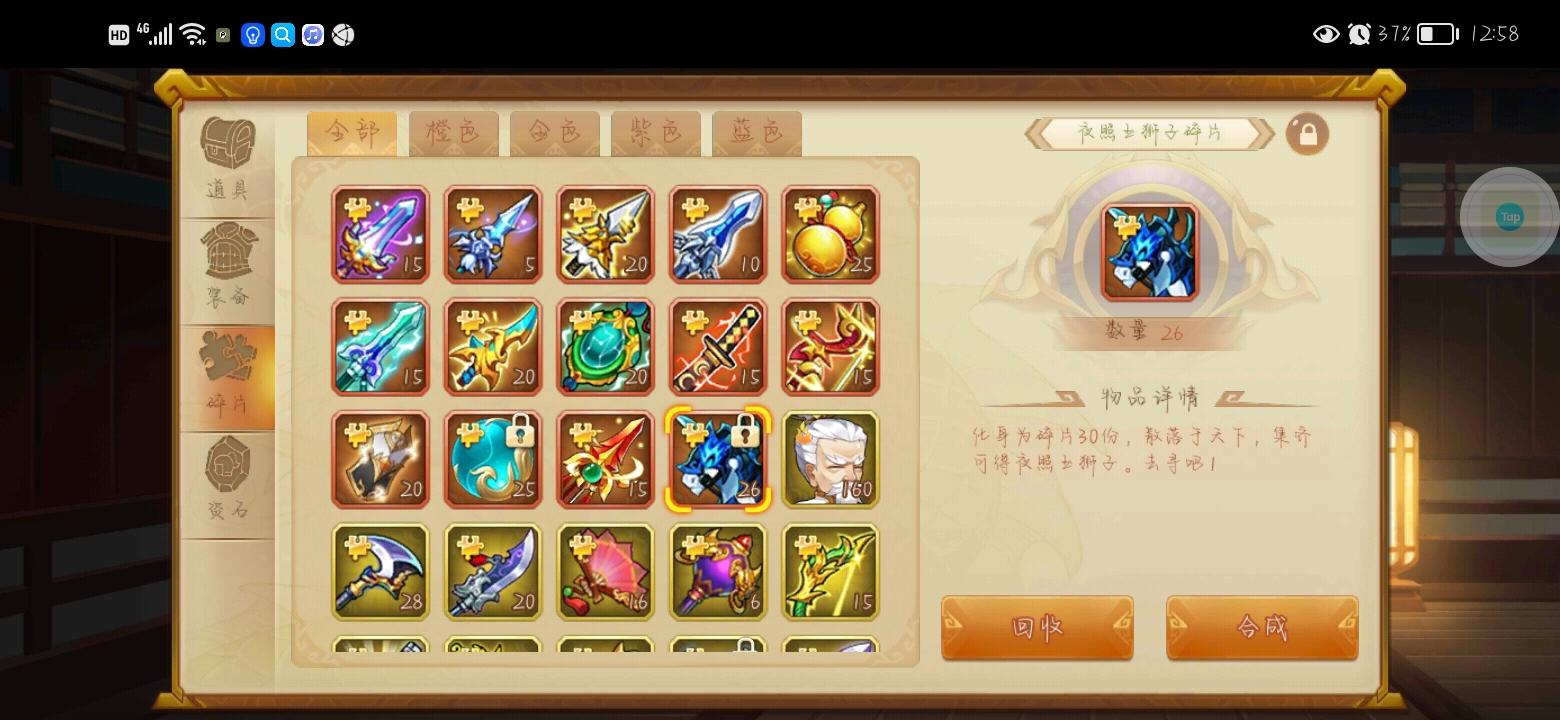
Task: Toggle the lock beside 夜照玉狮子碎片 name
Action: click(x=1307, y=133)
